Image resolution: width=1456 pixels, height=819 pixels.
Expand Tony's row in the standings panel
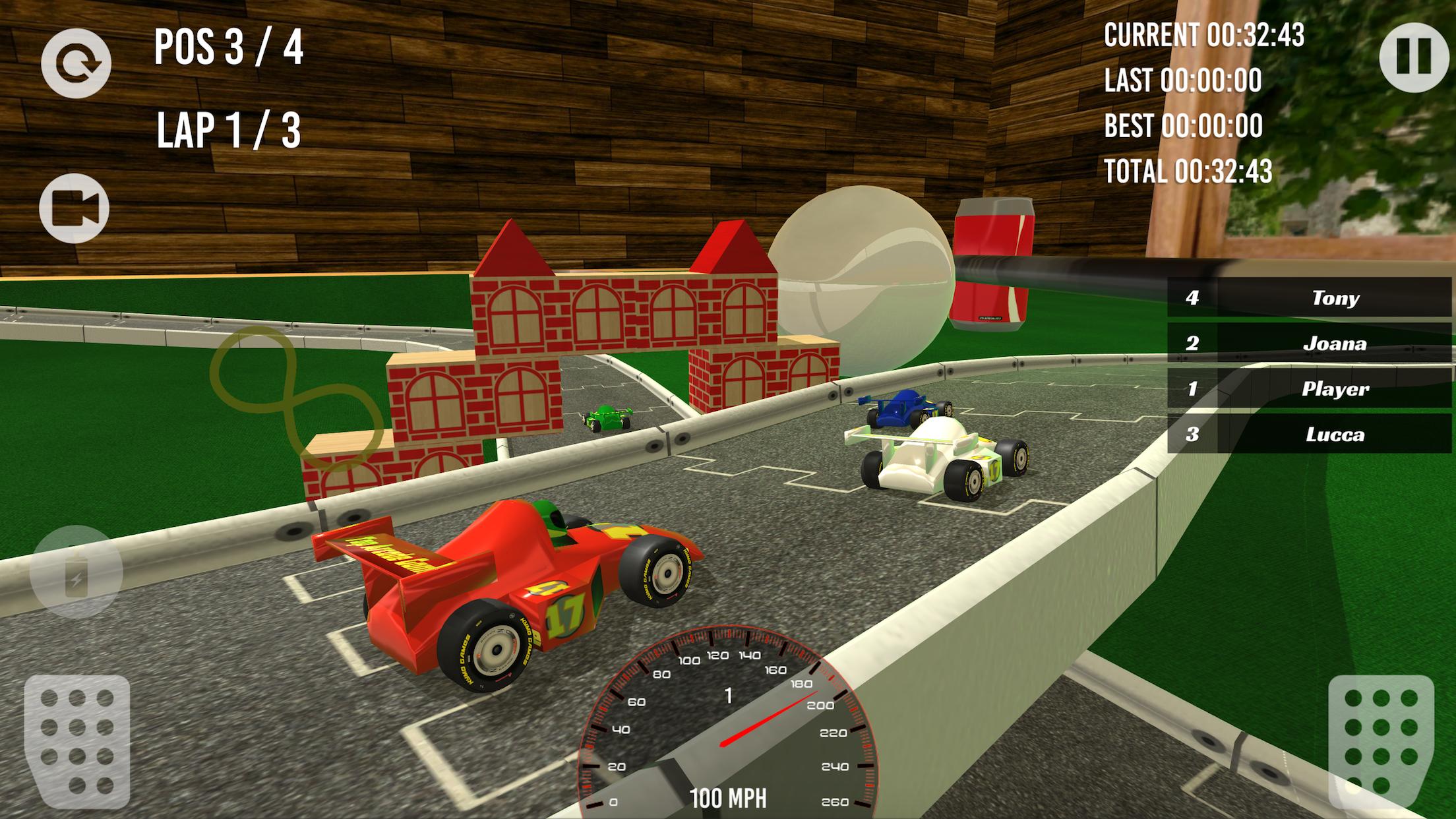(1312, 297)
